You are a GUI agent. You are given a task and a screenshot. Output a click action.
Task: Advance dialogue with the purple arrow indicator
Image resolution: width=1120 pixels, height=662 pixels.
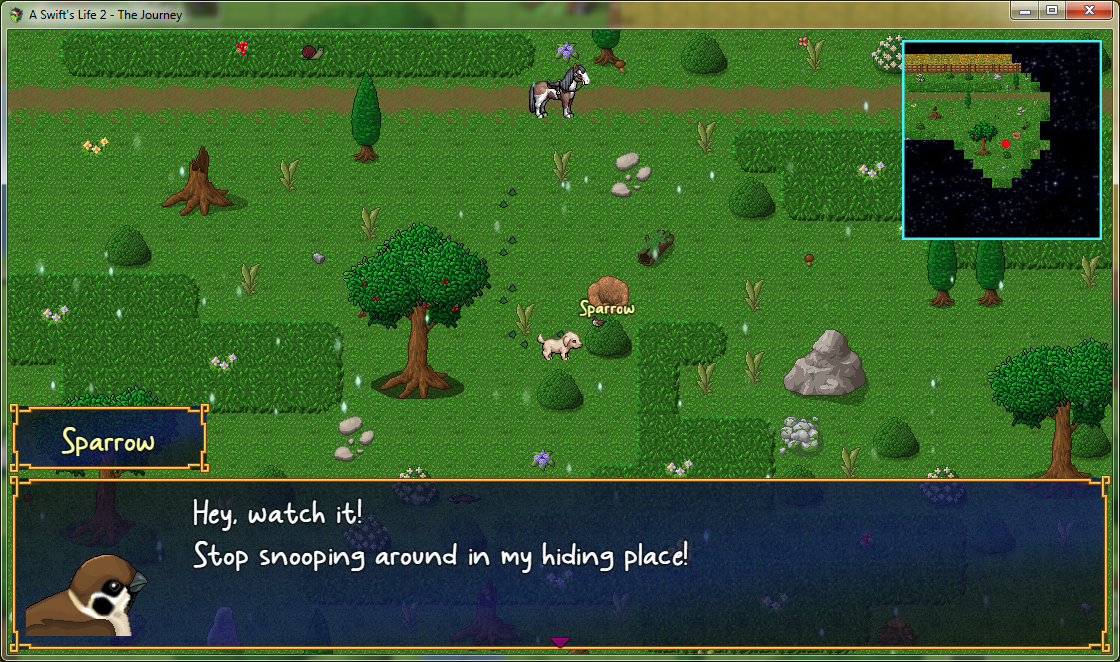point(560,642)
